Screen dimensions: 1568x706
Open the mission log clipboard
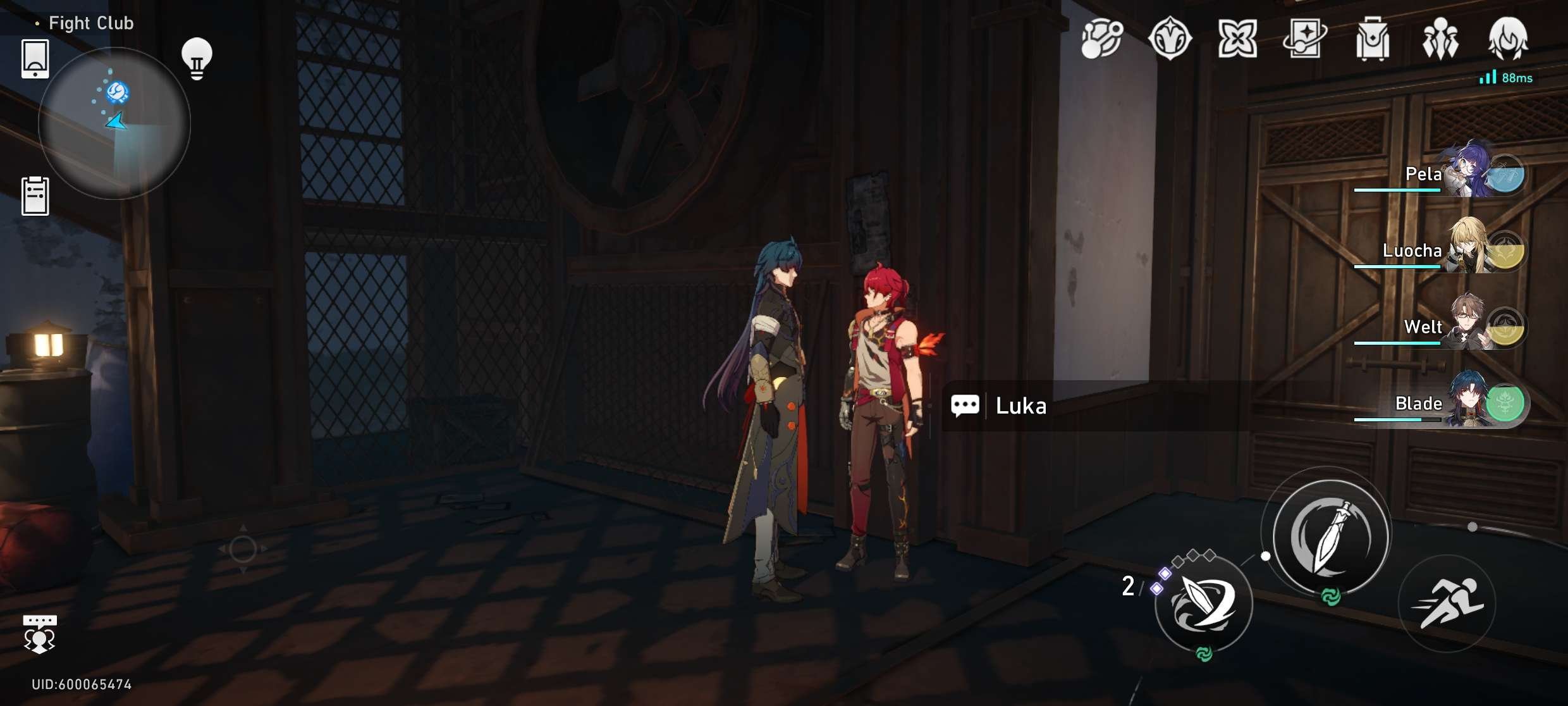click(36, 196)
